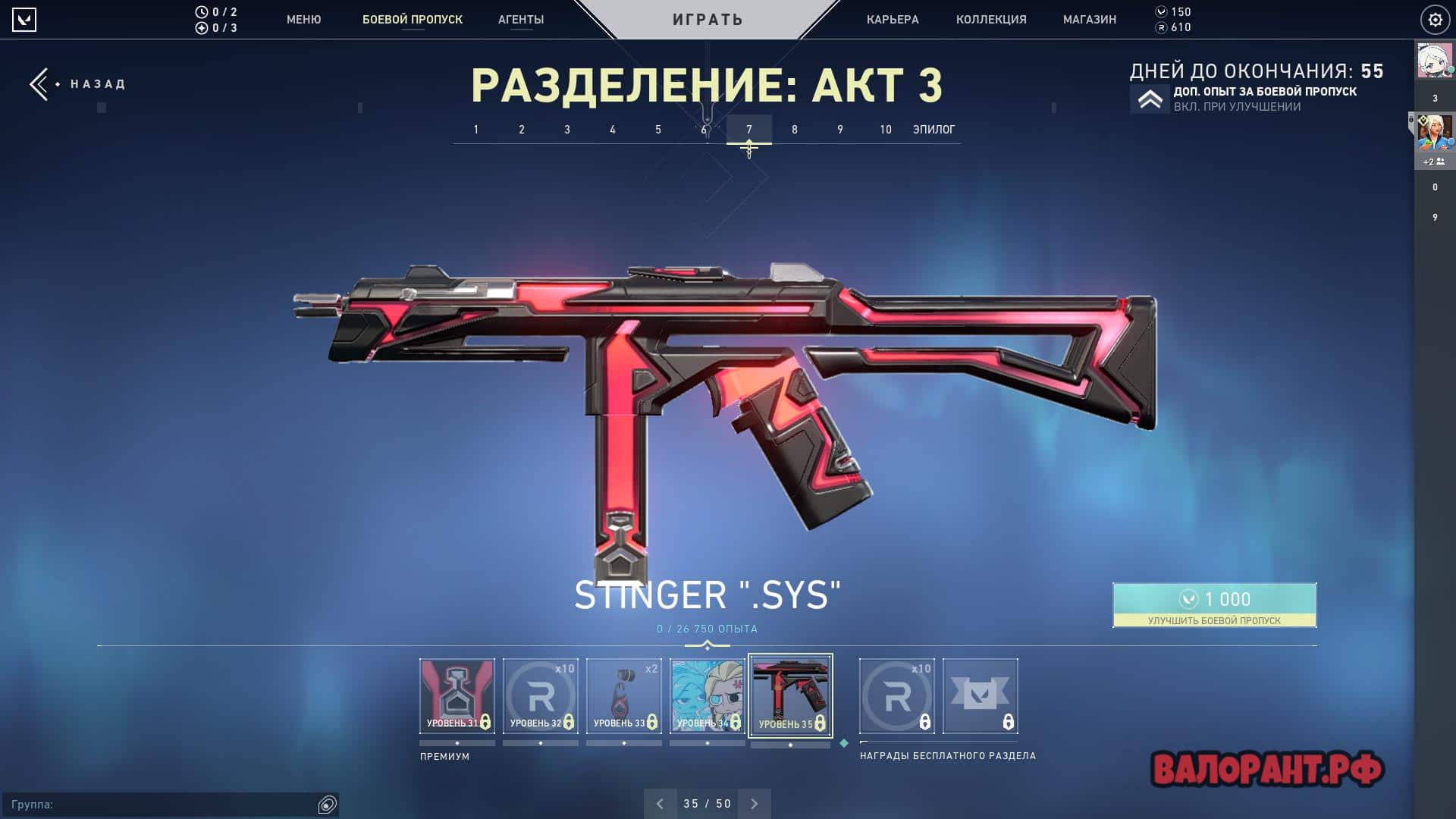Viewport: 1456px width, 819px height.
Task: Open the МЕНЮ top navigation entry
Action: coord(303,20)
